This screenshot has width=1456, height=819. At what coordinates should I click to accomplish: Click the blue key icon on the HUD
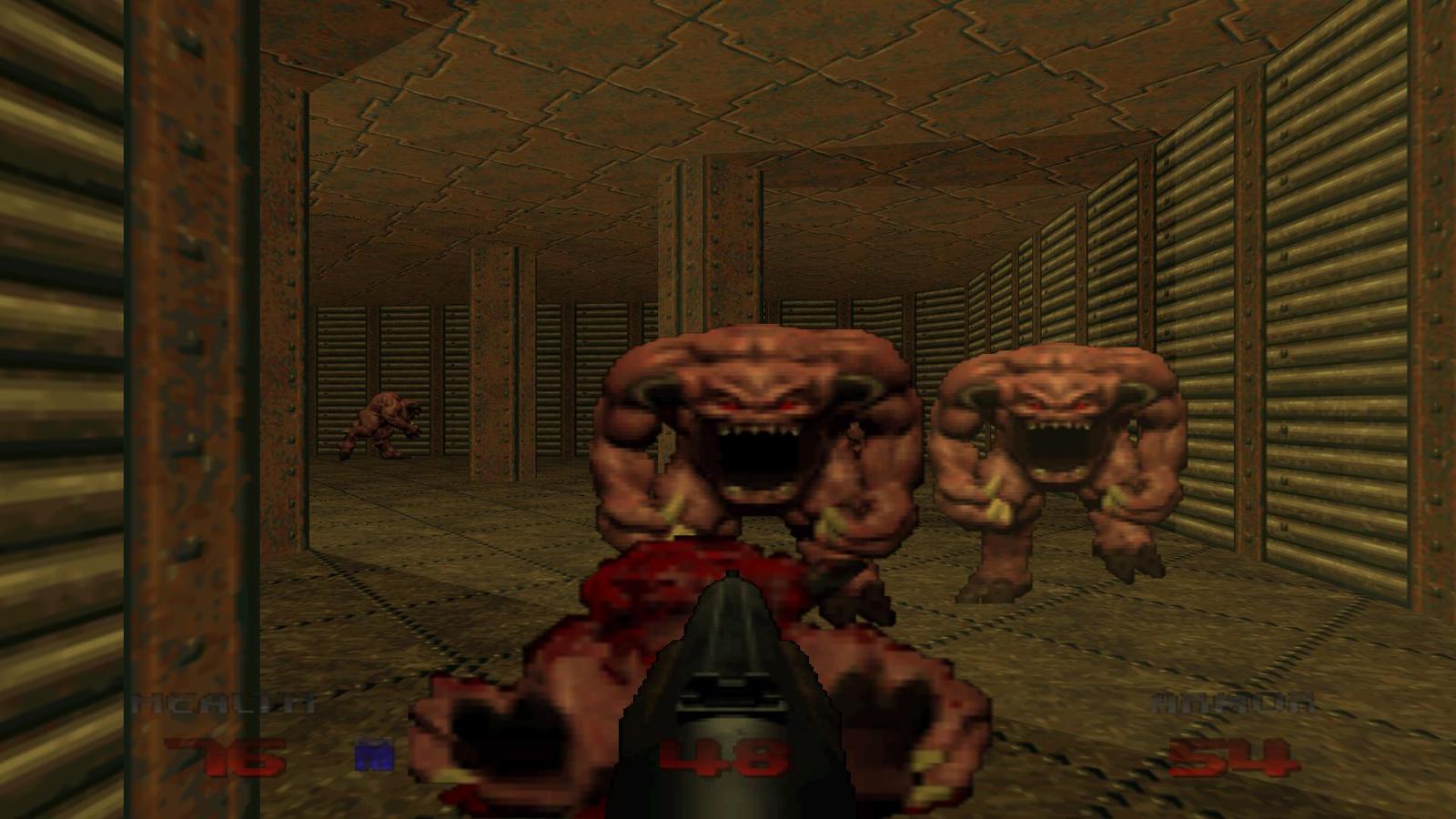click(376, 753)
